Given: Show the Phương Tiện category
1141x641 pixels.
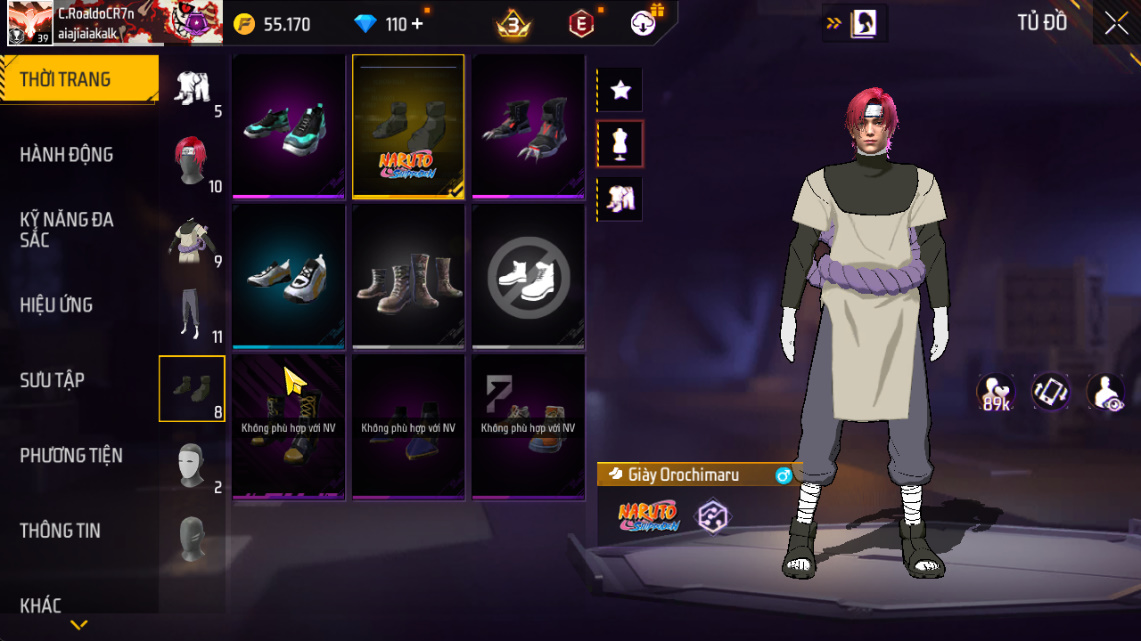Looking at the screenshot, I should [x=71, y=455].
